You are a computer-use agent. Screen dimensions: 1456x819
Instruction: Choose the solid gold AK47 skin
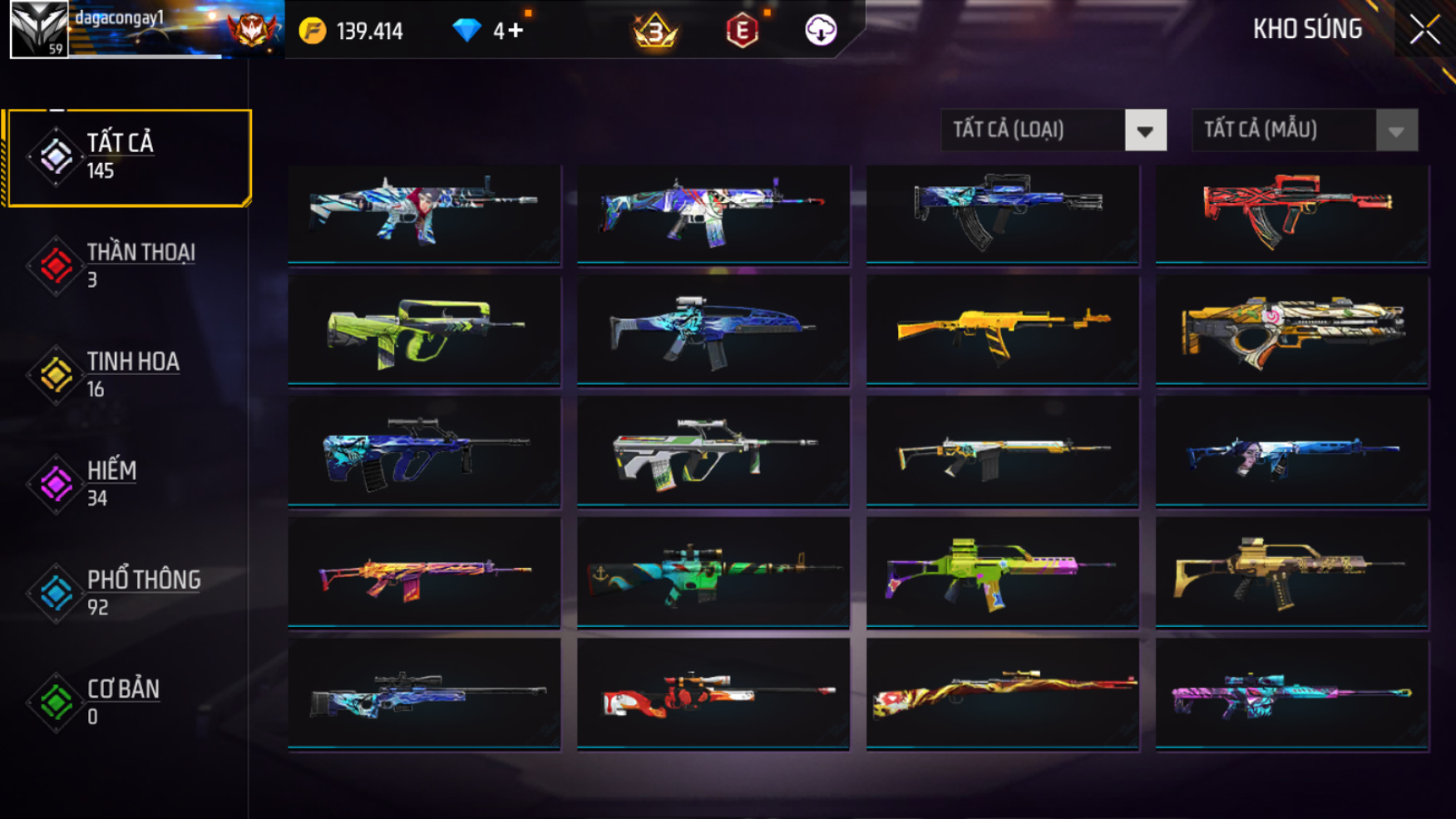(1002, 333)
